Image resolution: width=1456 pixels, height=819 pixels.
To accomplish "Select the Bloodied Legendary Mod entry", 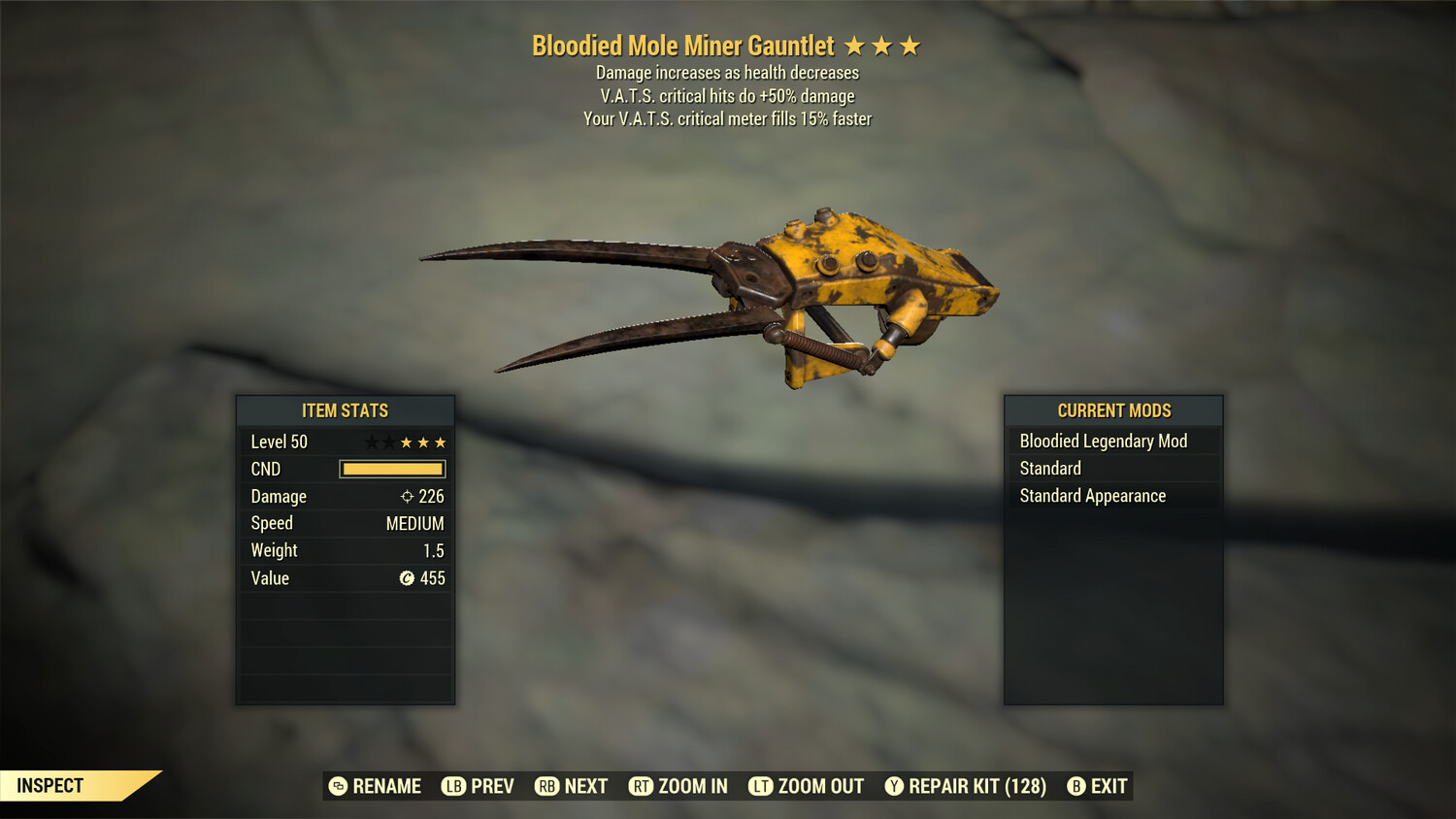I will coord(1103,441).
